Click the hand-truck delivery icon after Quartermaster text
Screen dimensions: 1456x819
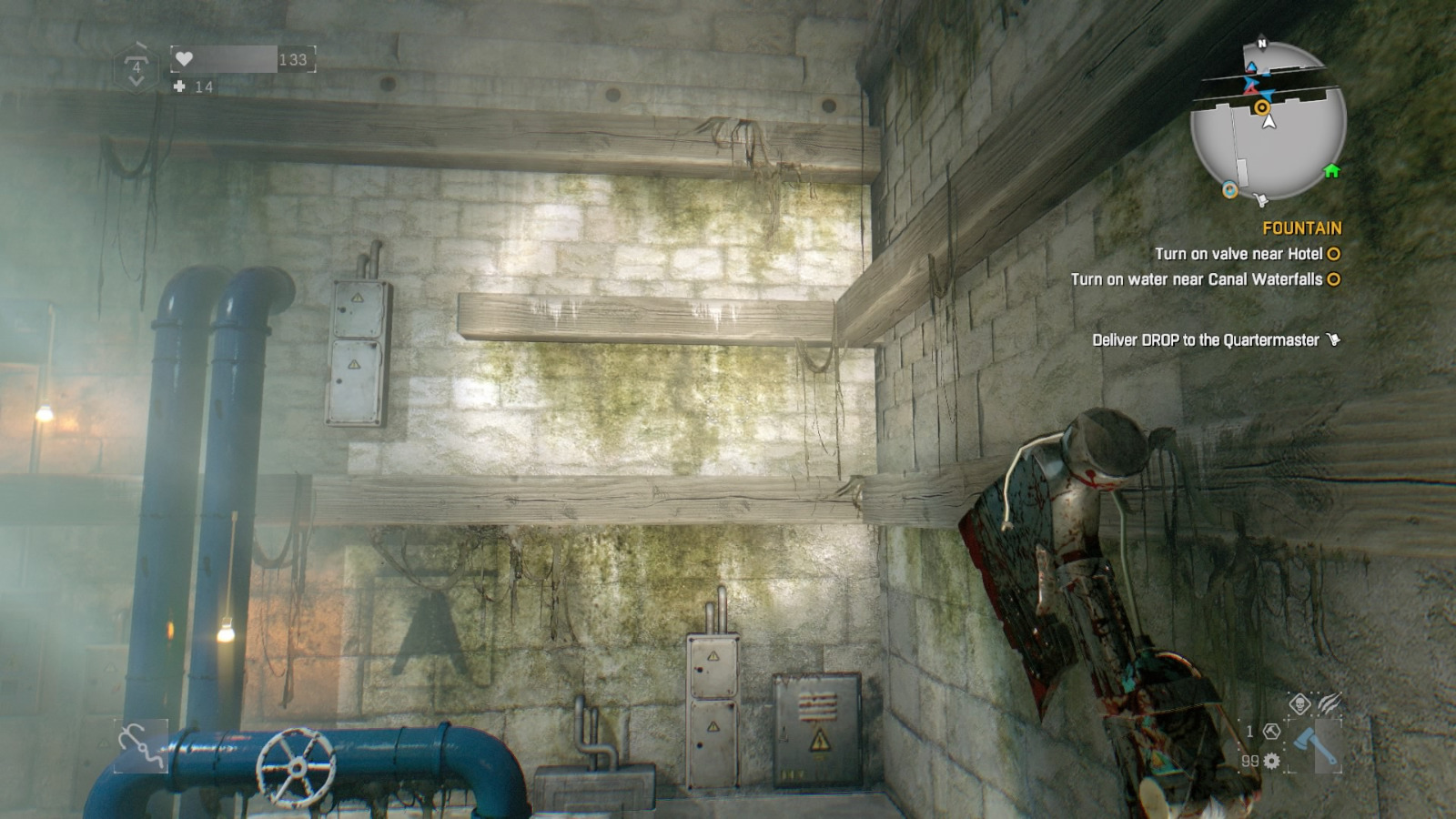(1333, 337)
